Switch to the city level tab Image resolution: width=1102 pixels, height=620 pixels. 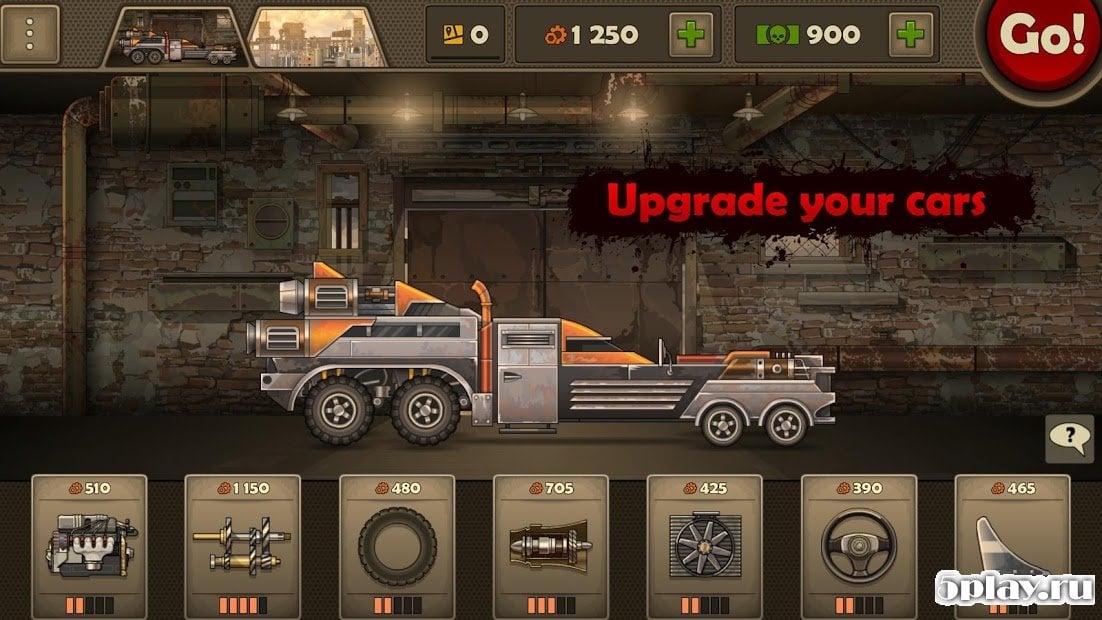click(317, 38)
